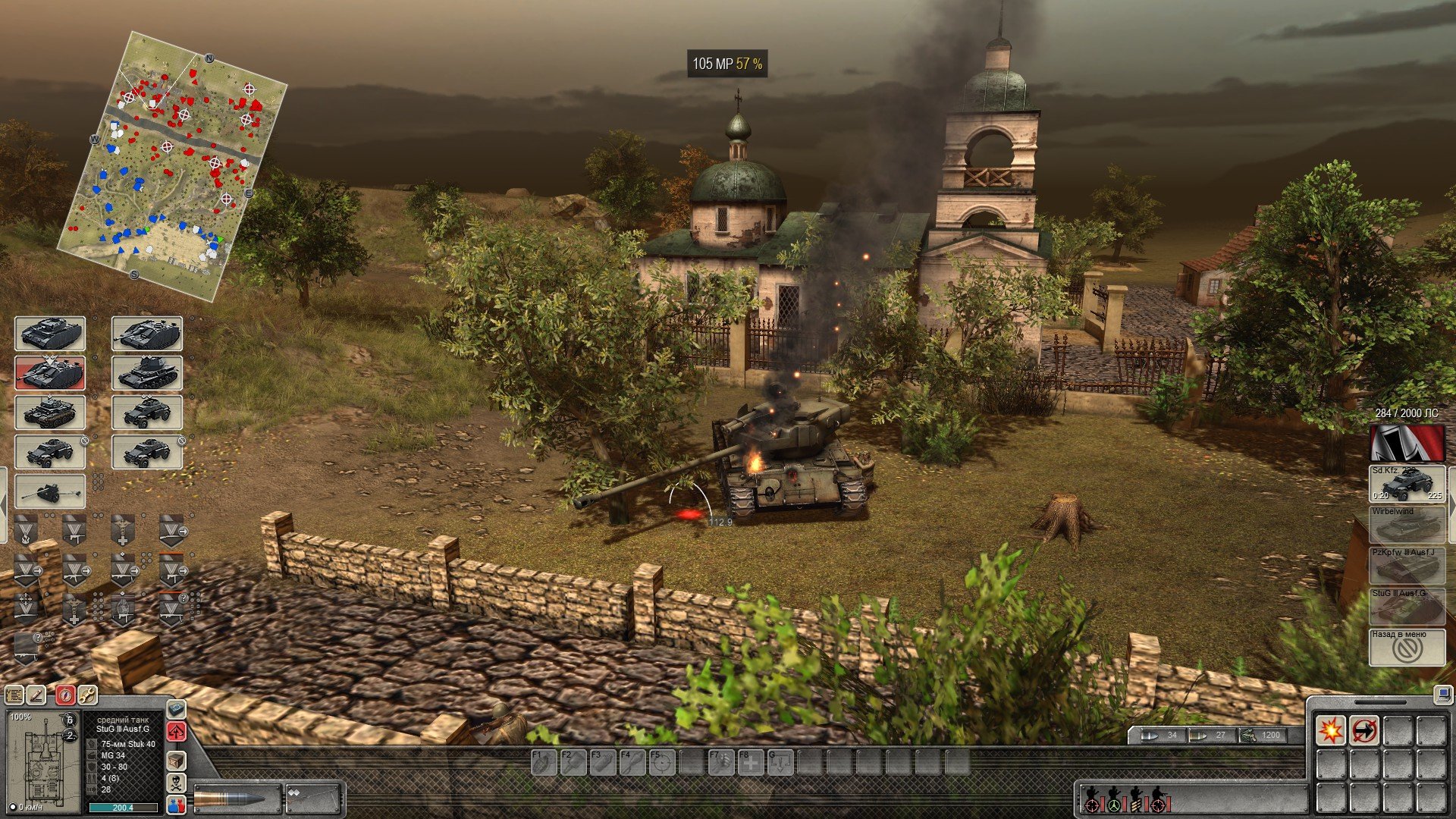Open the blue and red players panel
Image resolution: width=1456 pixels, height=819 pixels.
coord(176,805)
